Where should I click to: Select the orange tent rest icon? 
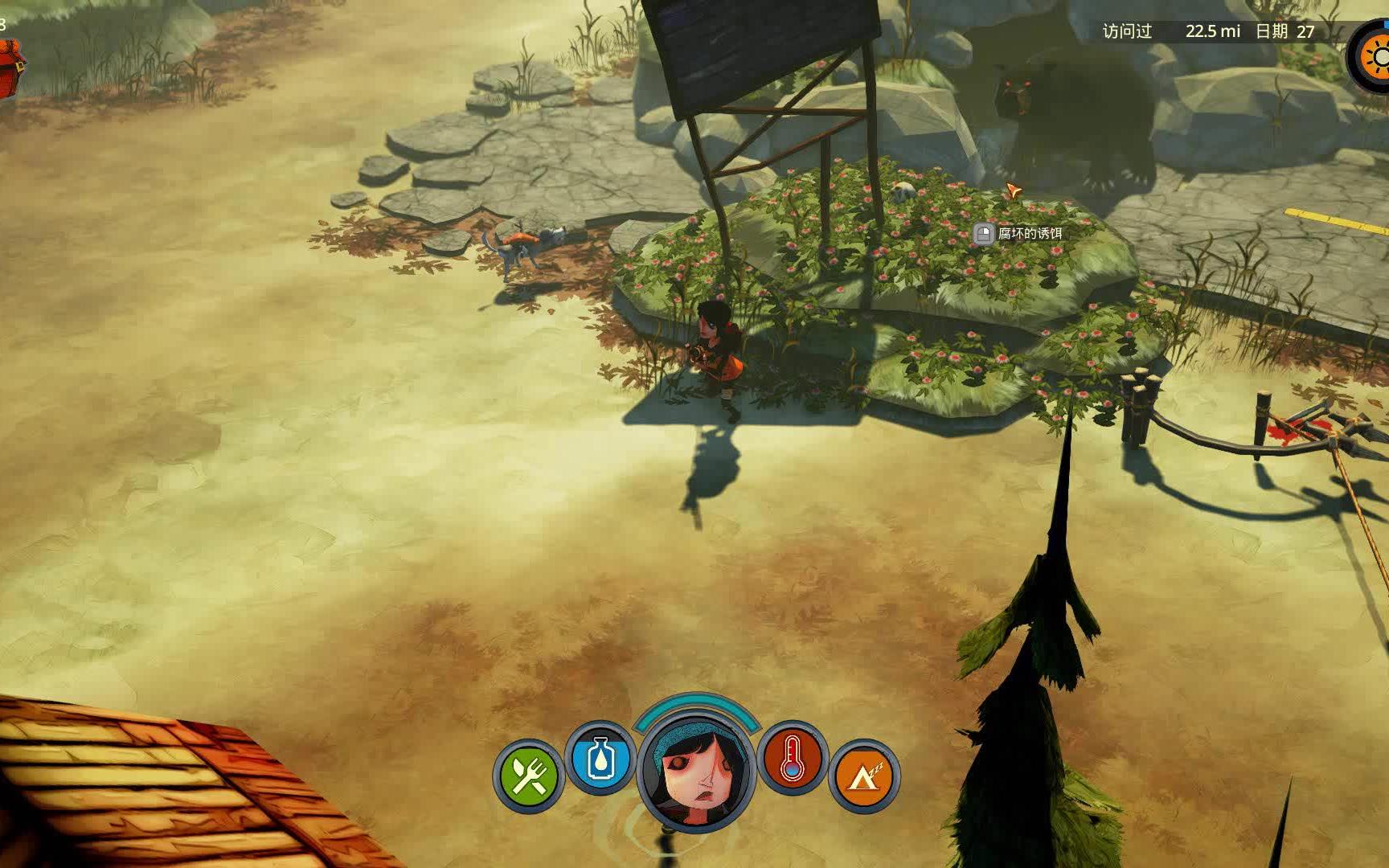coord(863,776)
